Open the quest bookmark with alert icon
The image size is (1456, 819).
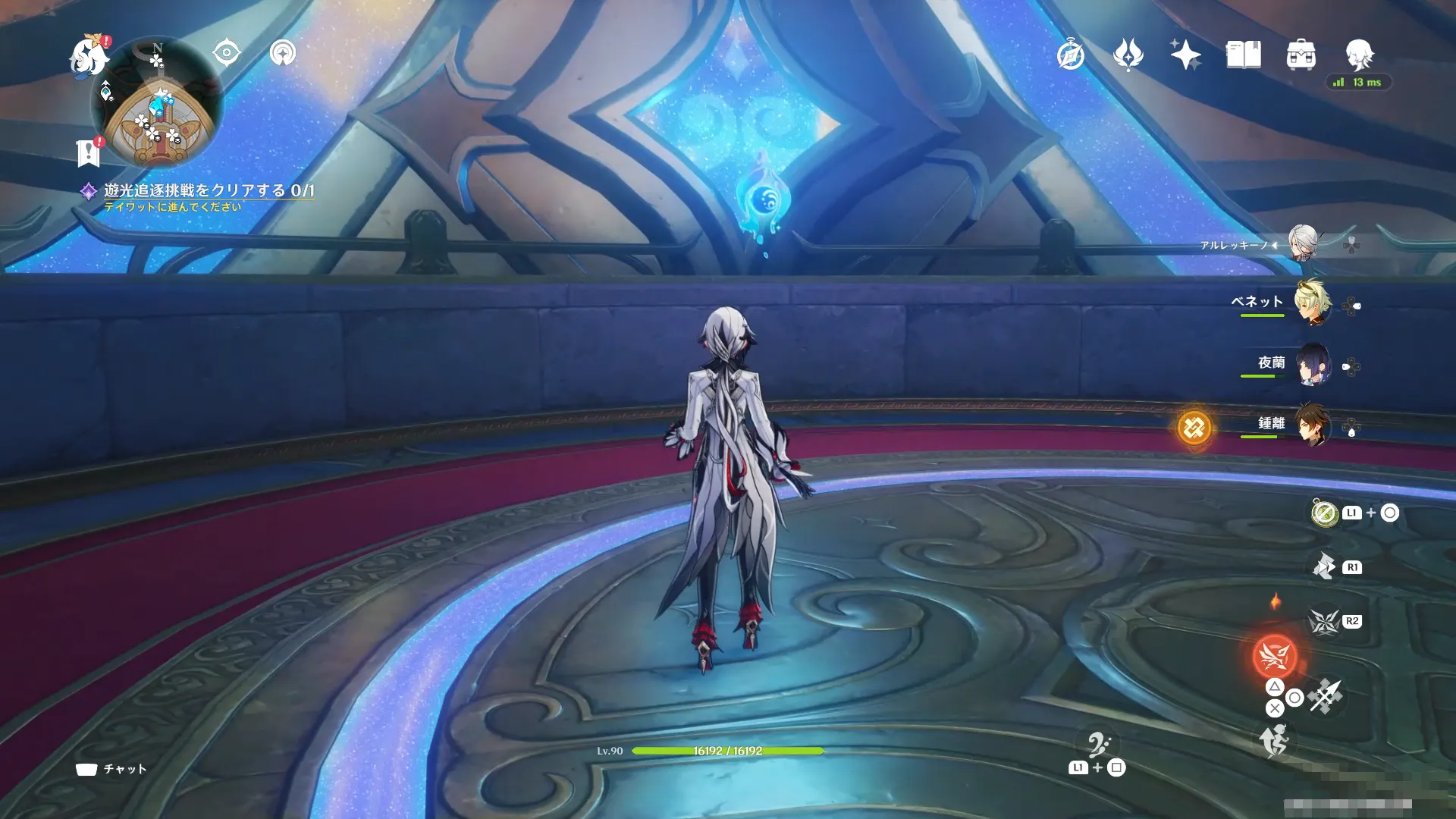[x=89, y=152]
